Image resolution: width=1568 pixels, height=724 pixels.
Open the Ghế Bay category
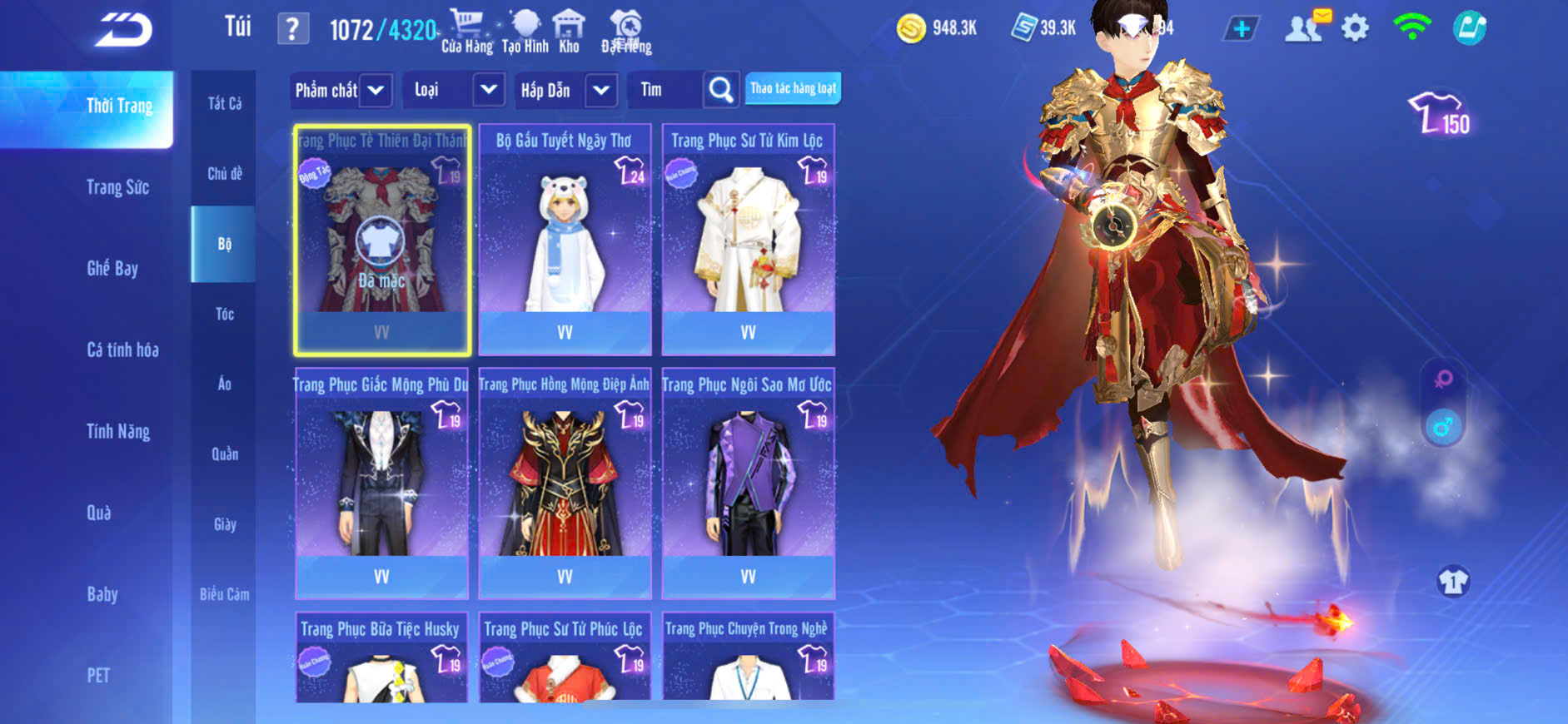pos(112,268)
